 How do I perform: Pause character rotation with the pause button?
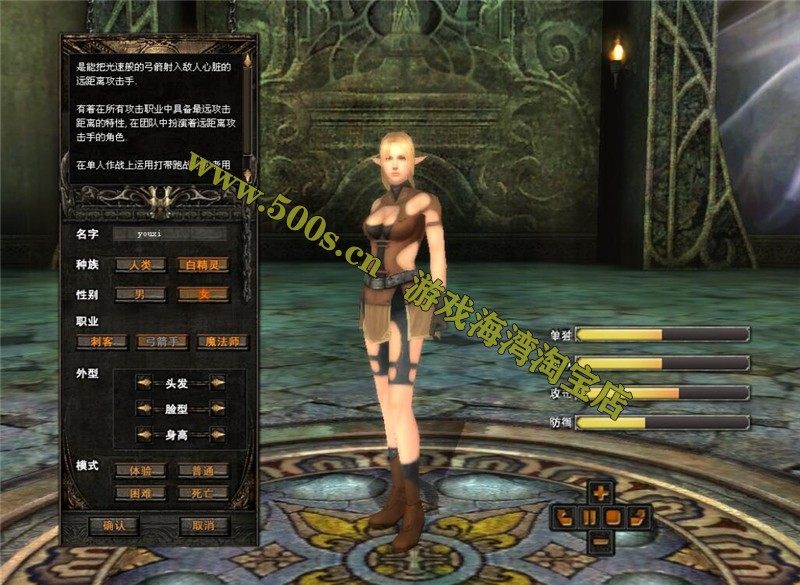point(588,517)
